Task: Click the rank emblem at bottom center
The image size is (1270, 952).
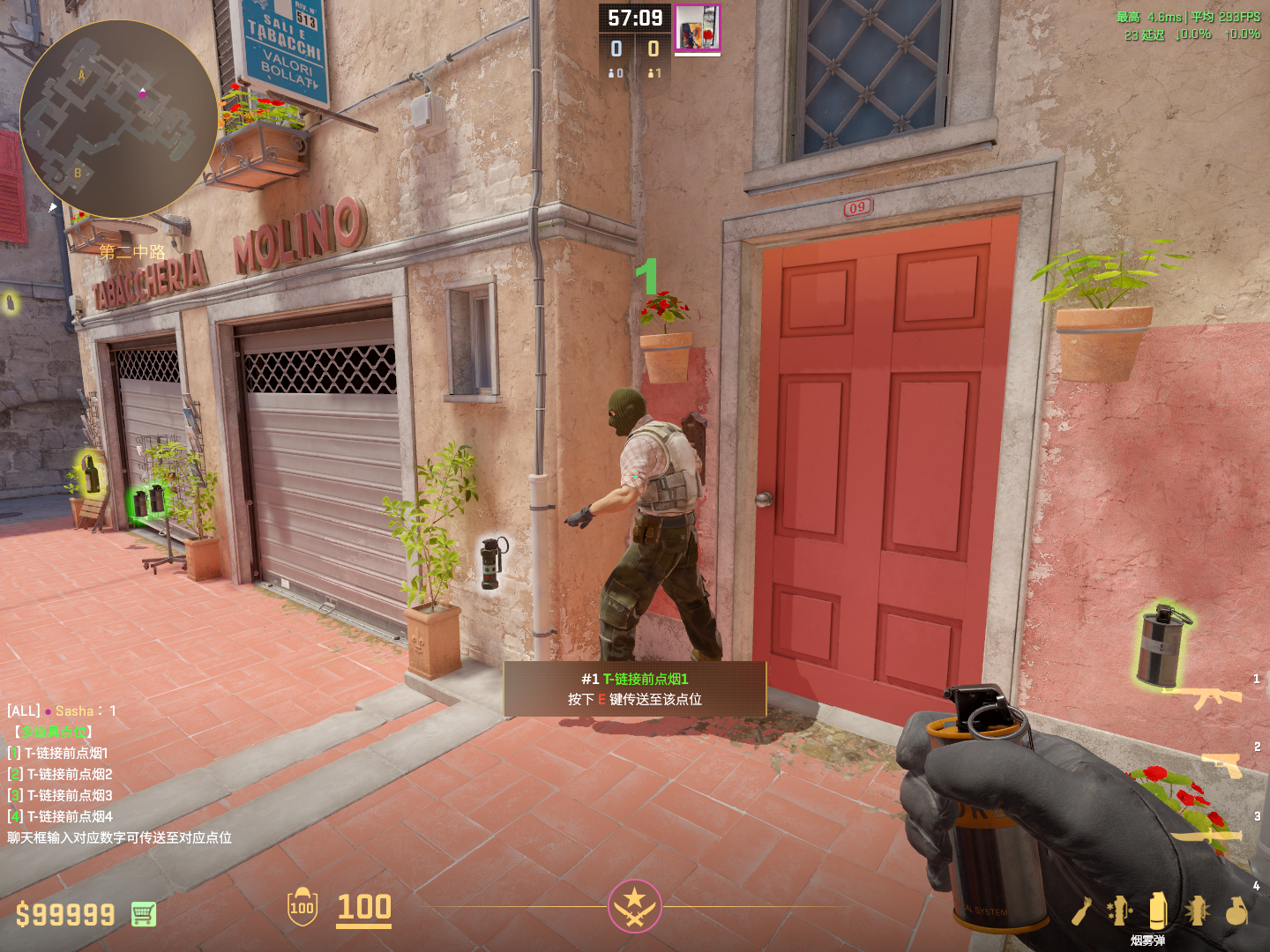Action: click(x=634, y=906)
